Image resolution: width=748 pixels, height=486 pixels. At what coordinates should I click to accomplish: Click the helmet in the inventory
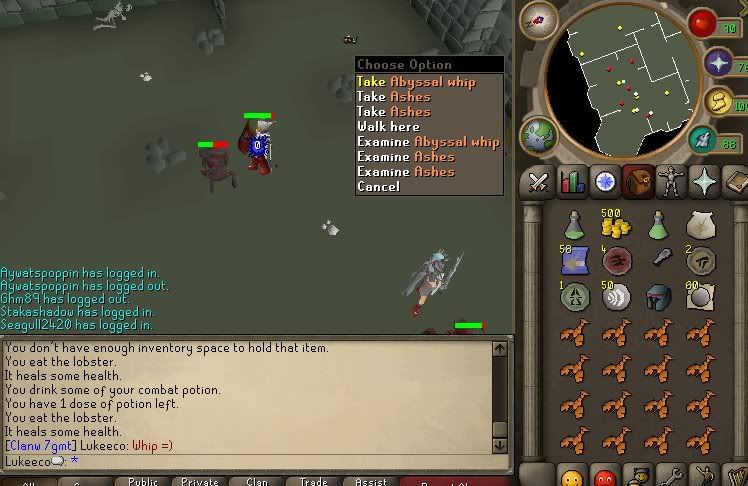pos(659,297)
